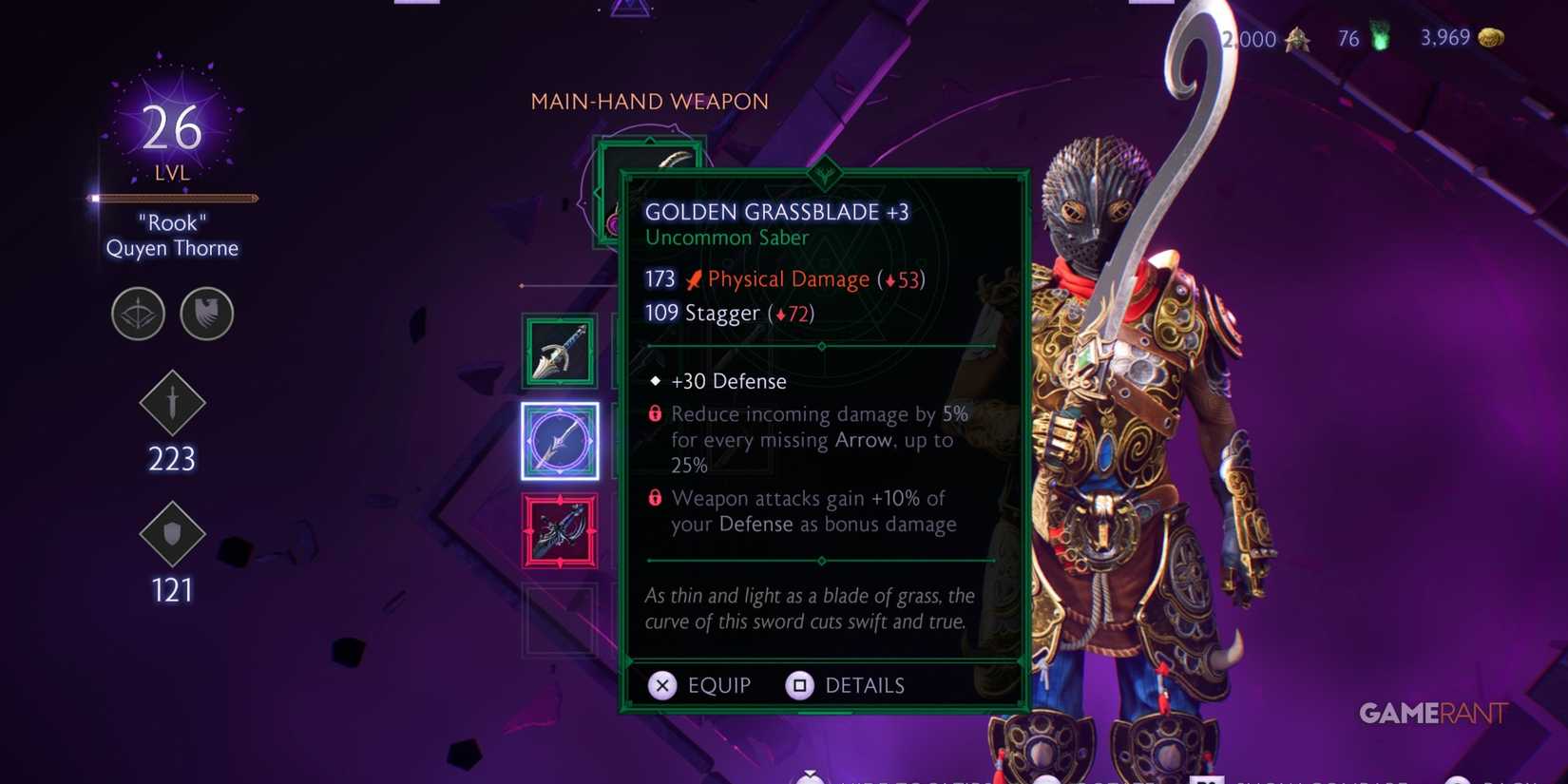Click the level 26 XP progress bar

pos(172,198)
